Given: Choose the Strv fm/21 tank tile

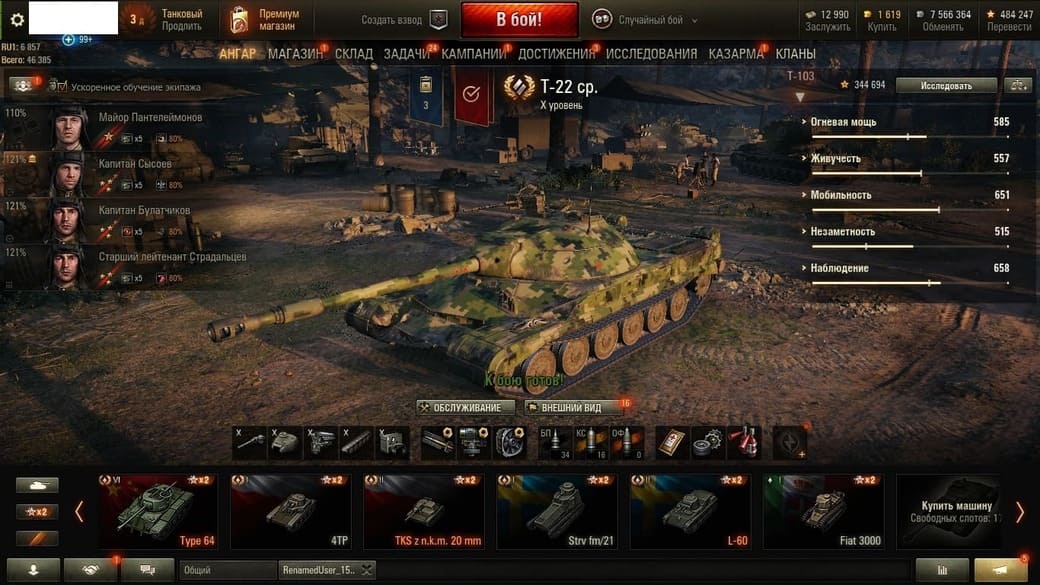Looking at the screenshot, I should tap(557, 511).
